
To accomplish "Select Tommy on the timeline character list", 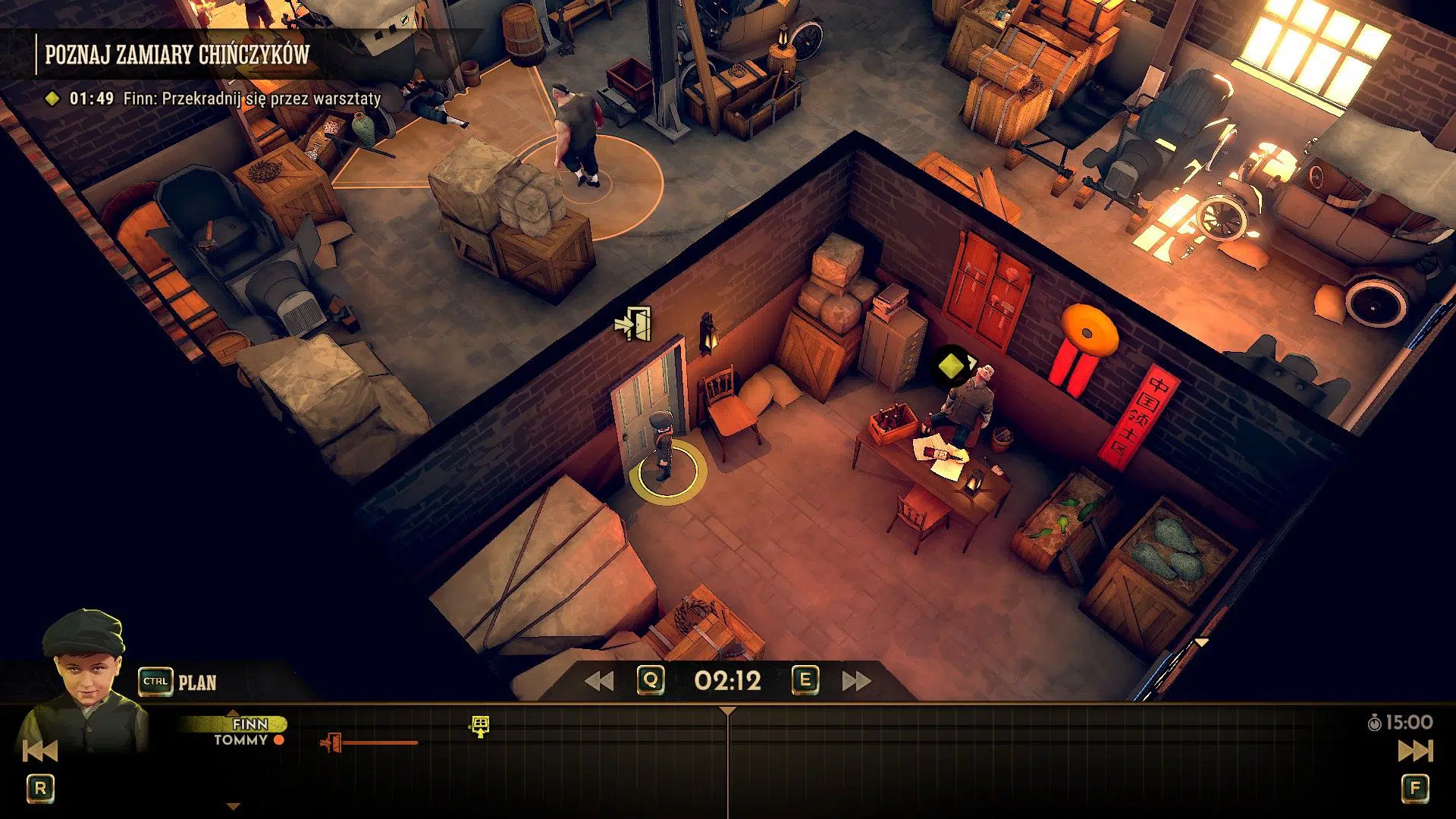I will click(x=241, y=740).
